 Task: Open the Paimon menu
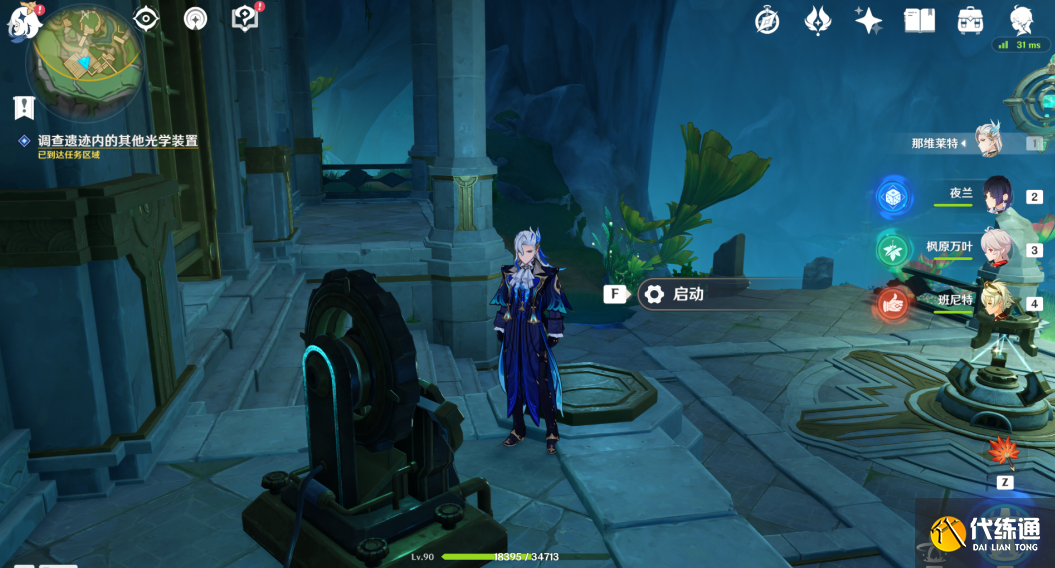pos(22,22)
